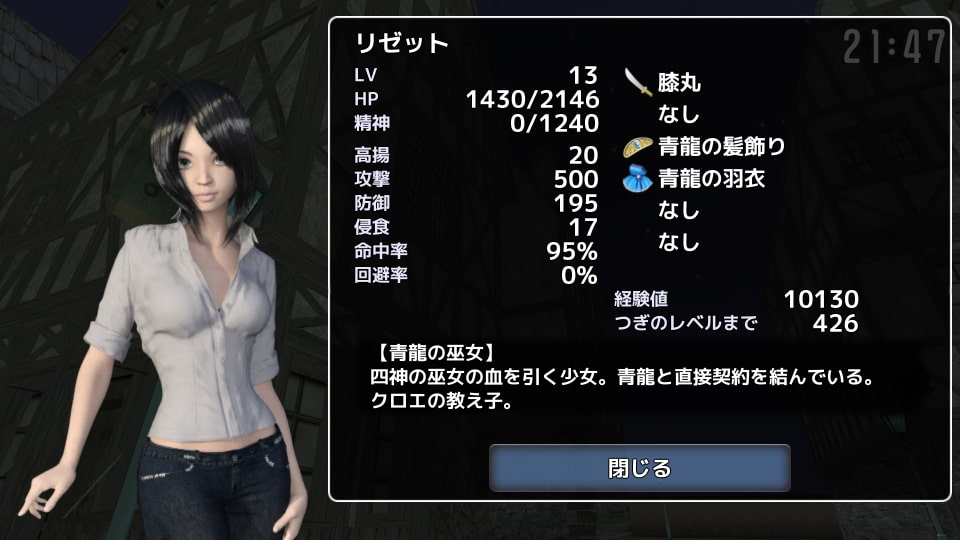Choose the 青龍の髪飾り accessory slot
960x540 pixels.
coord(720,147)
